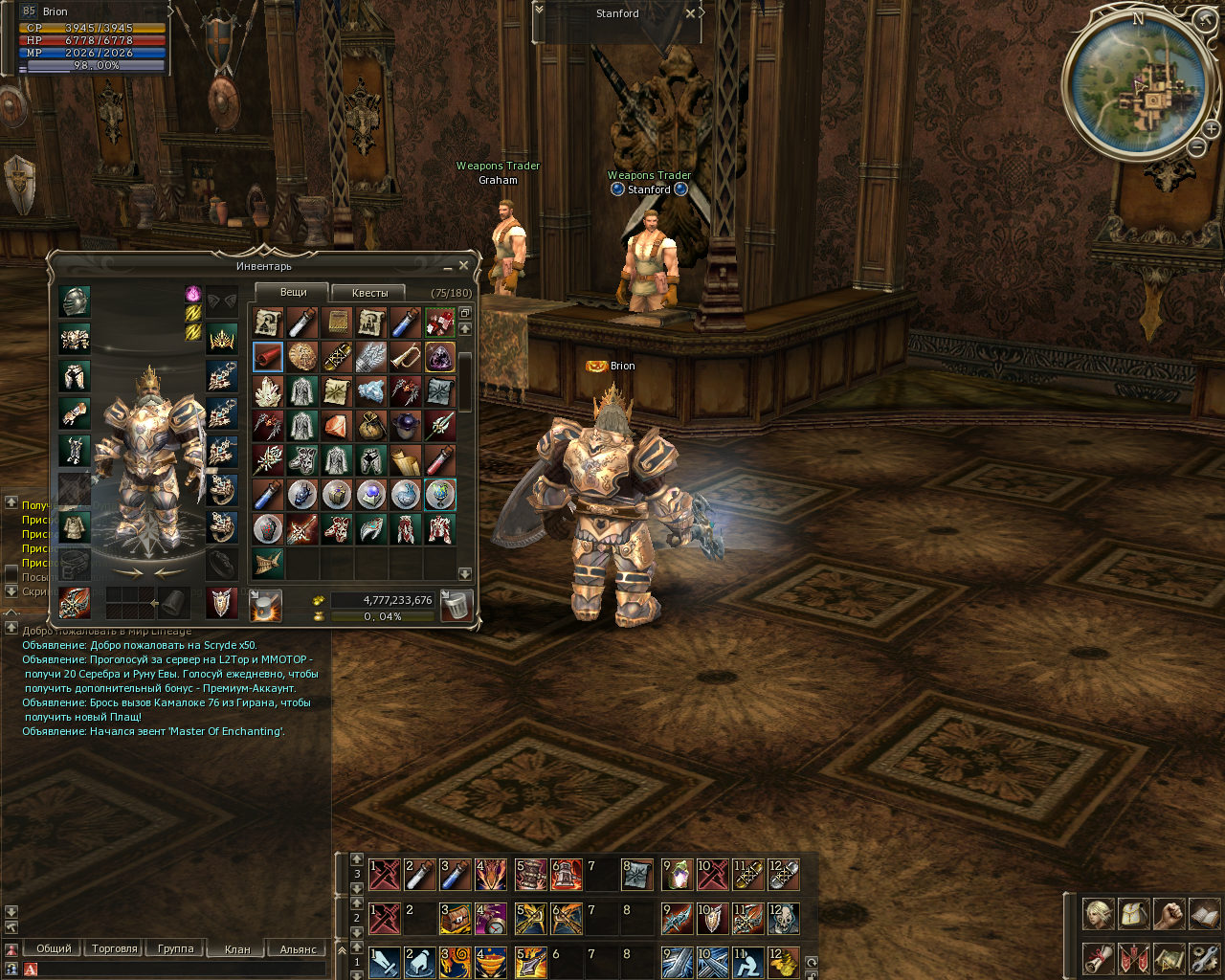Use the treasure chest hotbar skill
The height and width of the screenshot is (980, 1225).
(453, 919)
